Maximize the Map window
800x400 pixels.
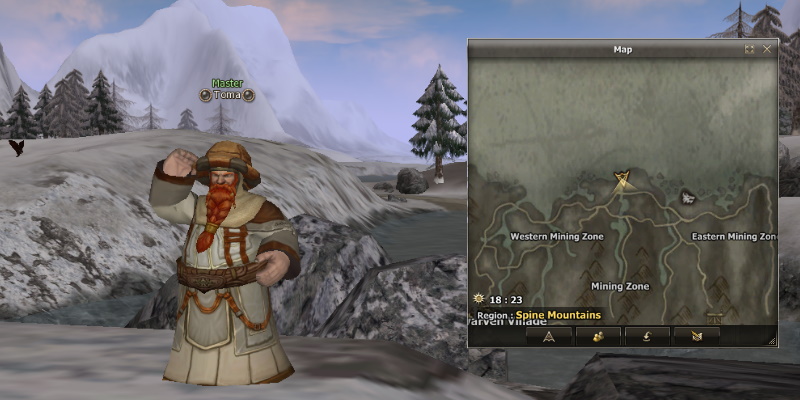[x=750, y=49]
